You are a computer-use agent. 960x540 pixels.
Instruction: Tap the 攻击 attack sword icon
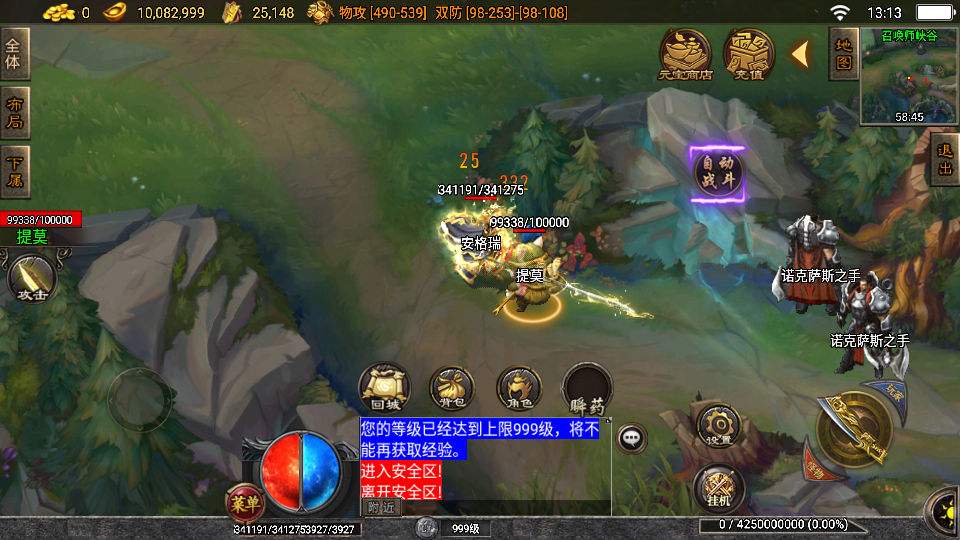(x=32, y=278)
